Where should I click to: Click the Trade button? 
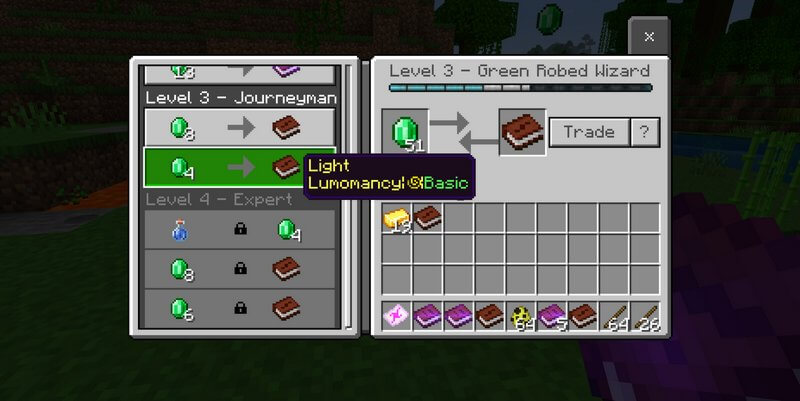point(588,132)
